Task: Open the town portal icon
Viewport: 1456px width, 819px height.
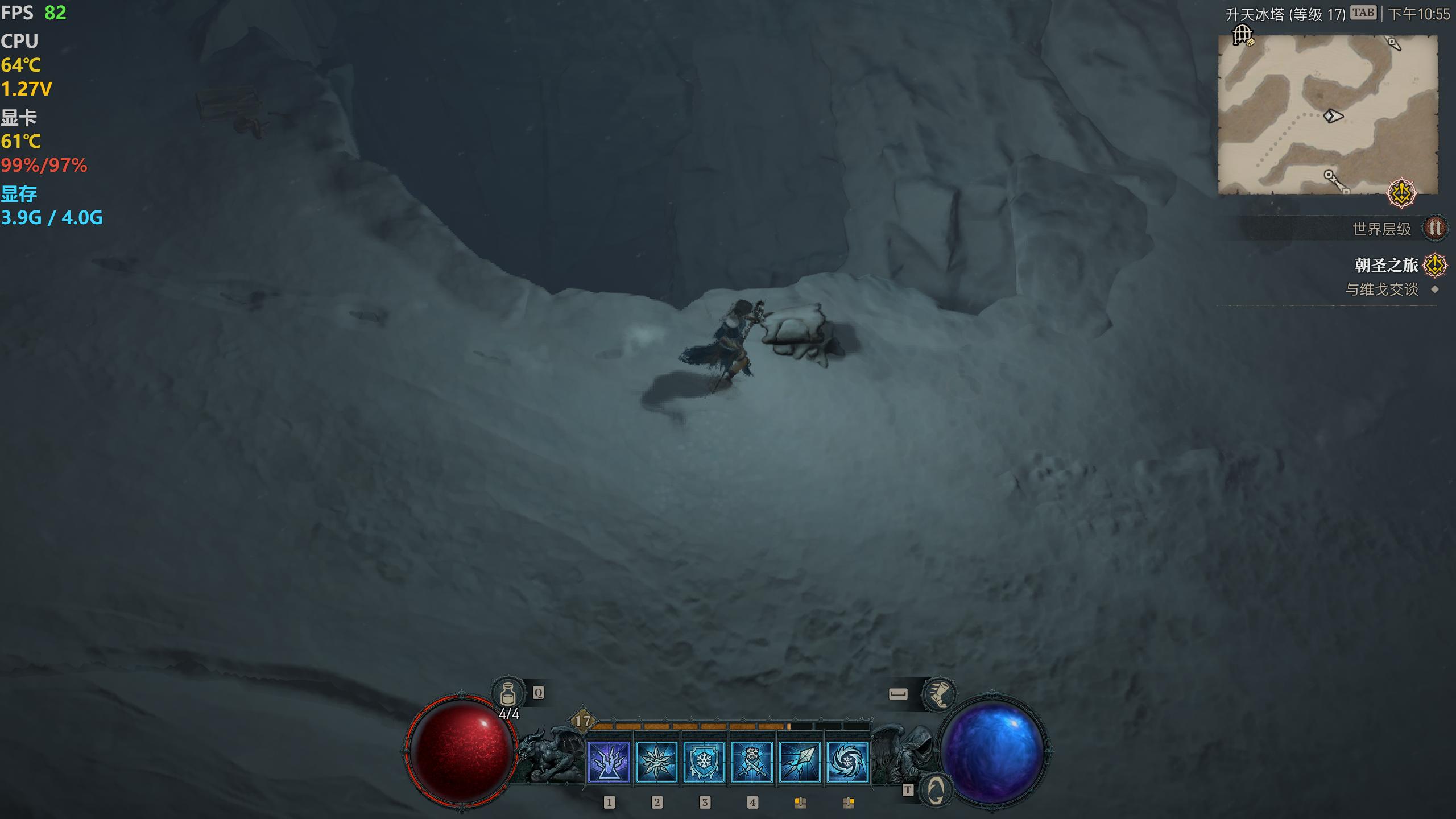Action: pyautogui.click(x=935, y=790)
